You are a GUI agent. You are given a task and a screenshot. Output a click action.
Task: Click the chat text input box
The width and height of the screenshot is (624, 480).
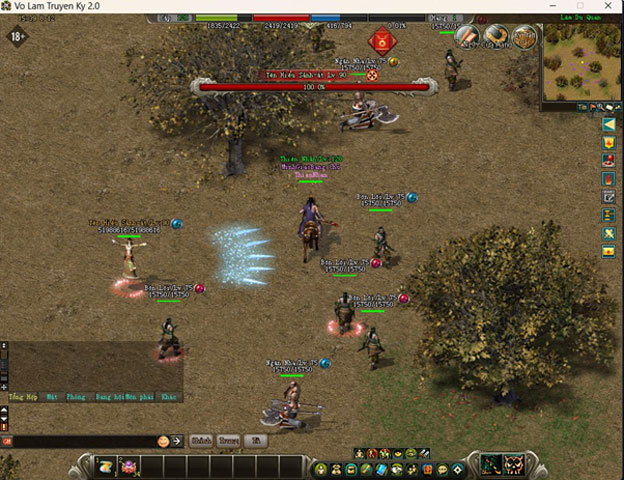pyautogui.click(x=80, y=440)
